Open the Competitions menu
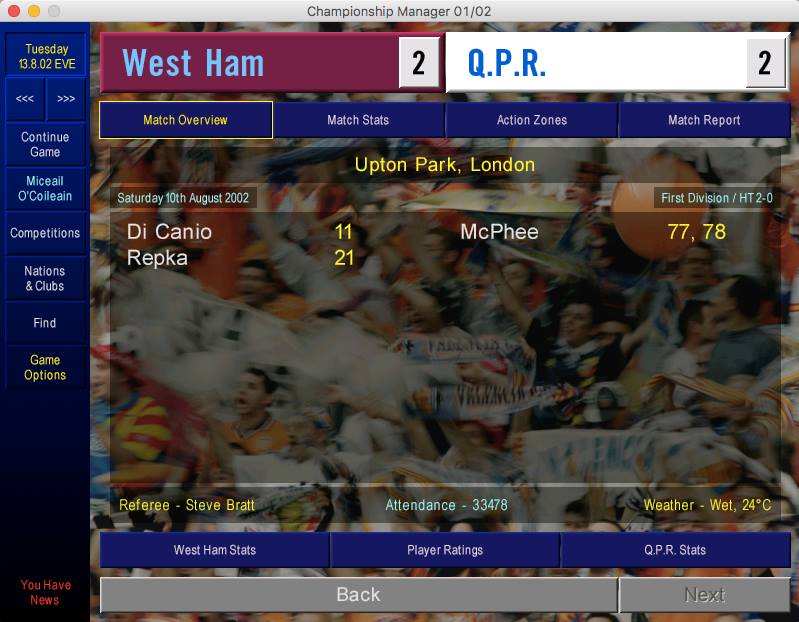 pyautogui.click(x=45, y=233)
